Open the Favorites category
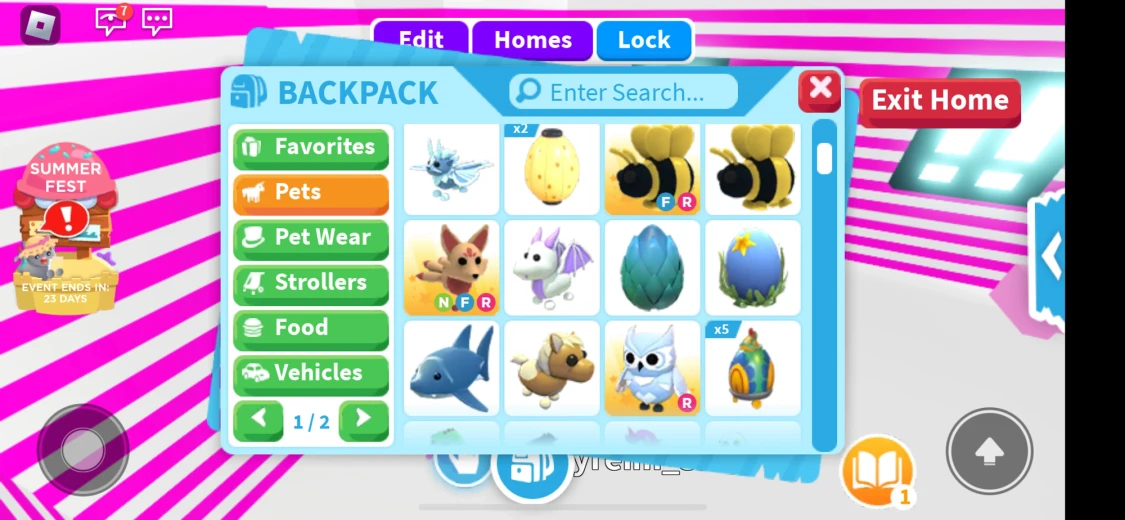Screen dimensions: 1125x520 point(311,147)
